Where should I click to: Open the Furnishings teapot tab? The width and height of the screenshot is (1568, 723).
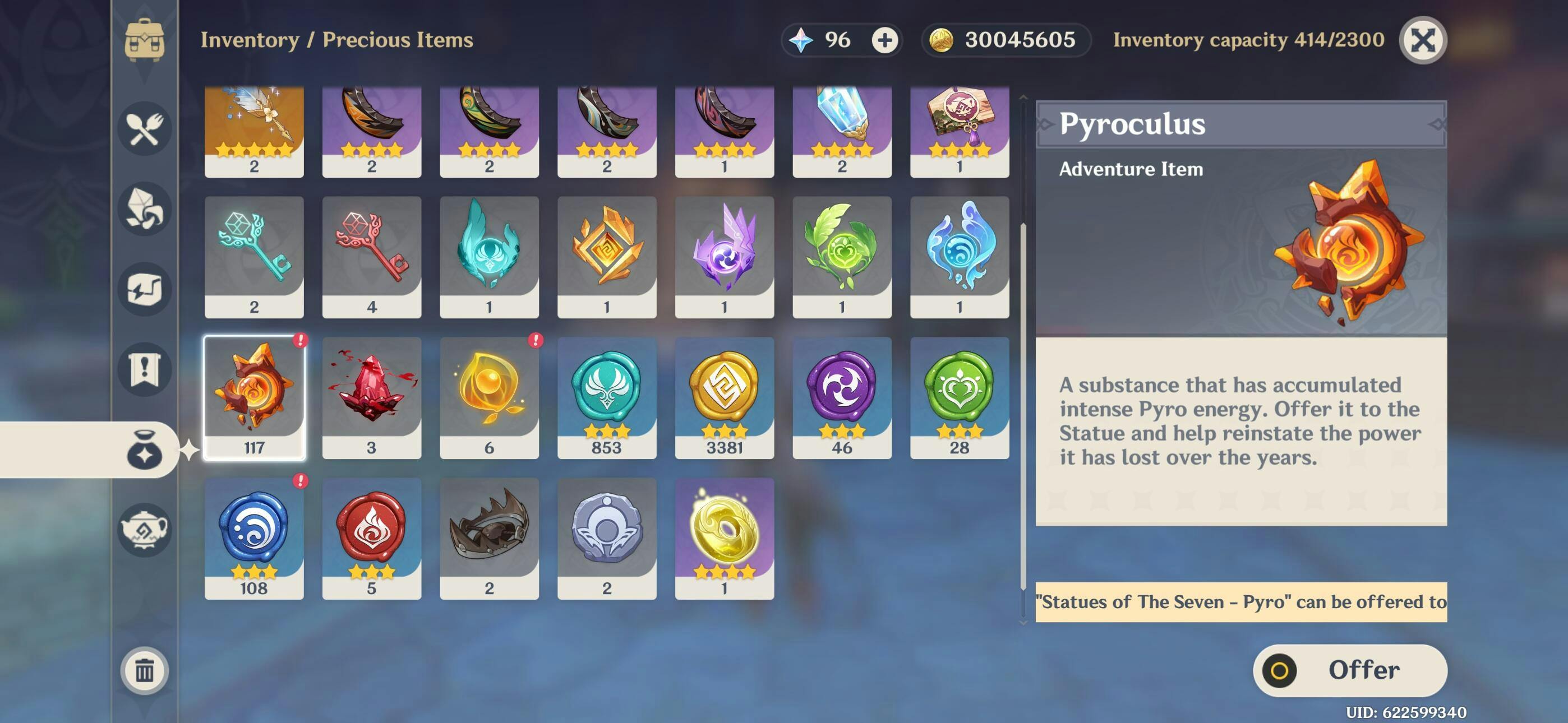coord(144,530)
